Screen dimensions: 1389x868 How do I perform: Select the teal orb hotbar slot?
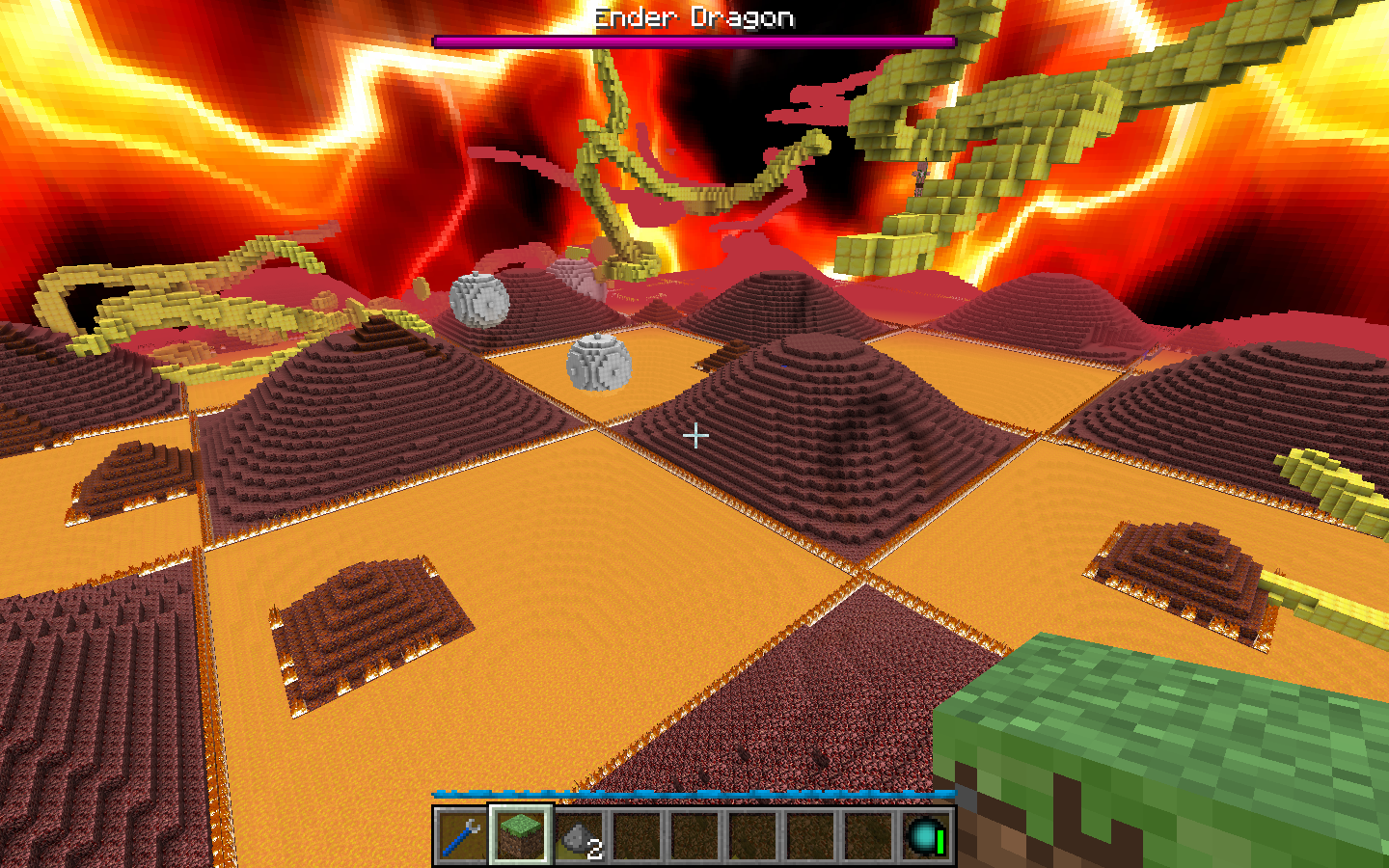click(925, 835)
